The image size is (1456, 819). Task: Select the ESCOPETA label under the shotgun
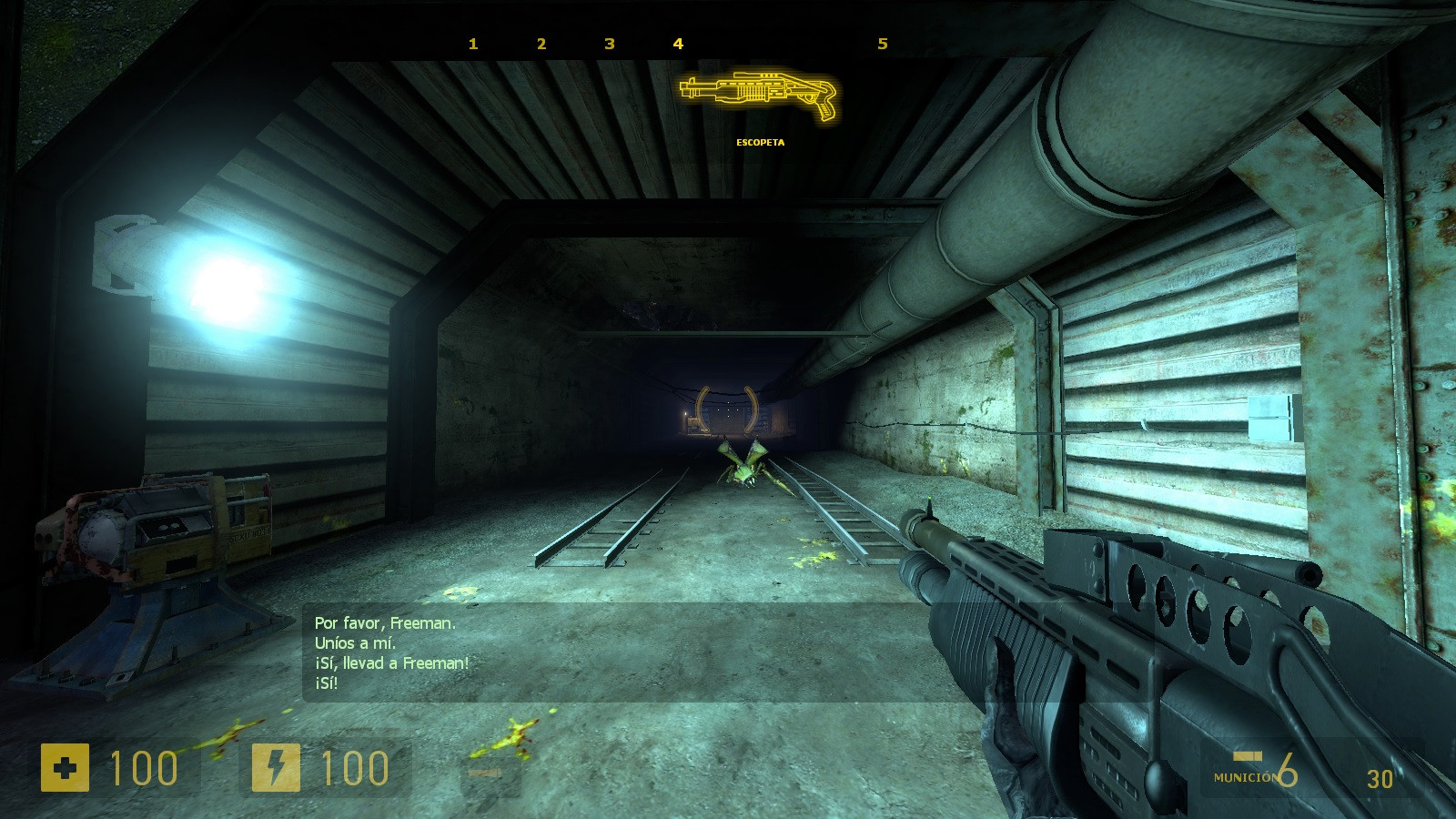[x=760, y=142]
